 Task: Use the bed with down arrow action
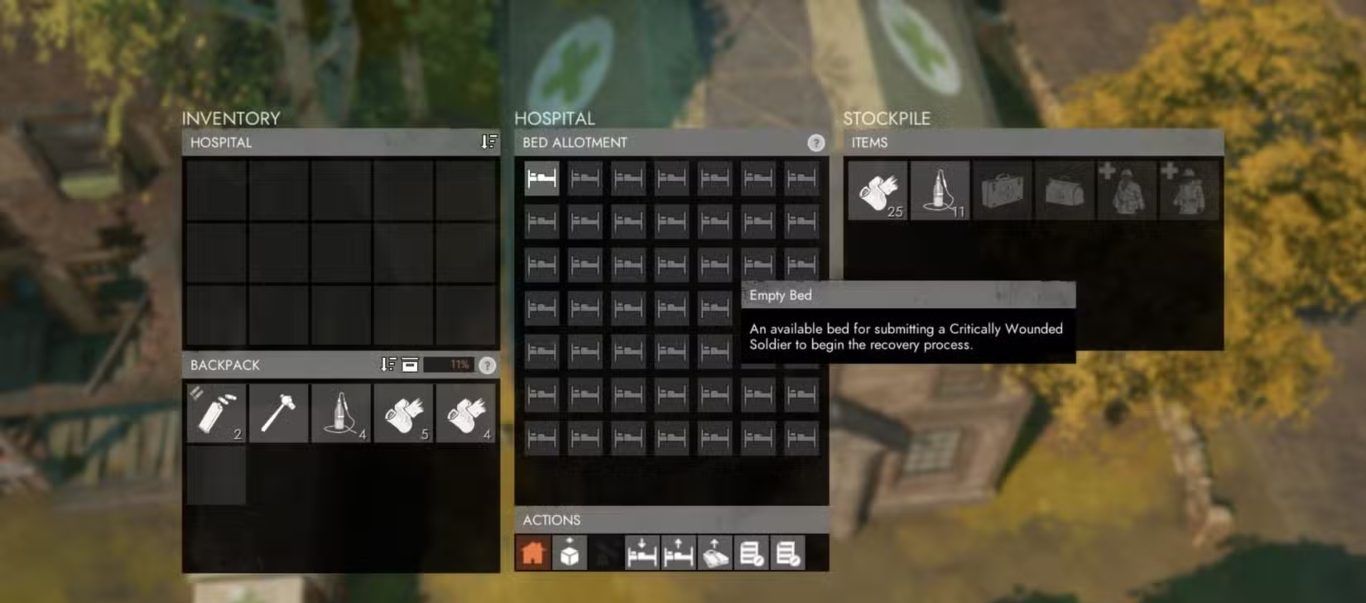tap(641, 553)
